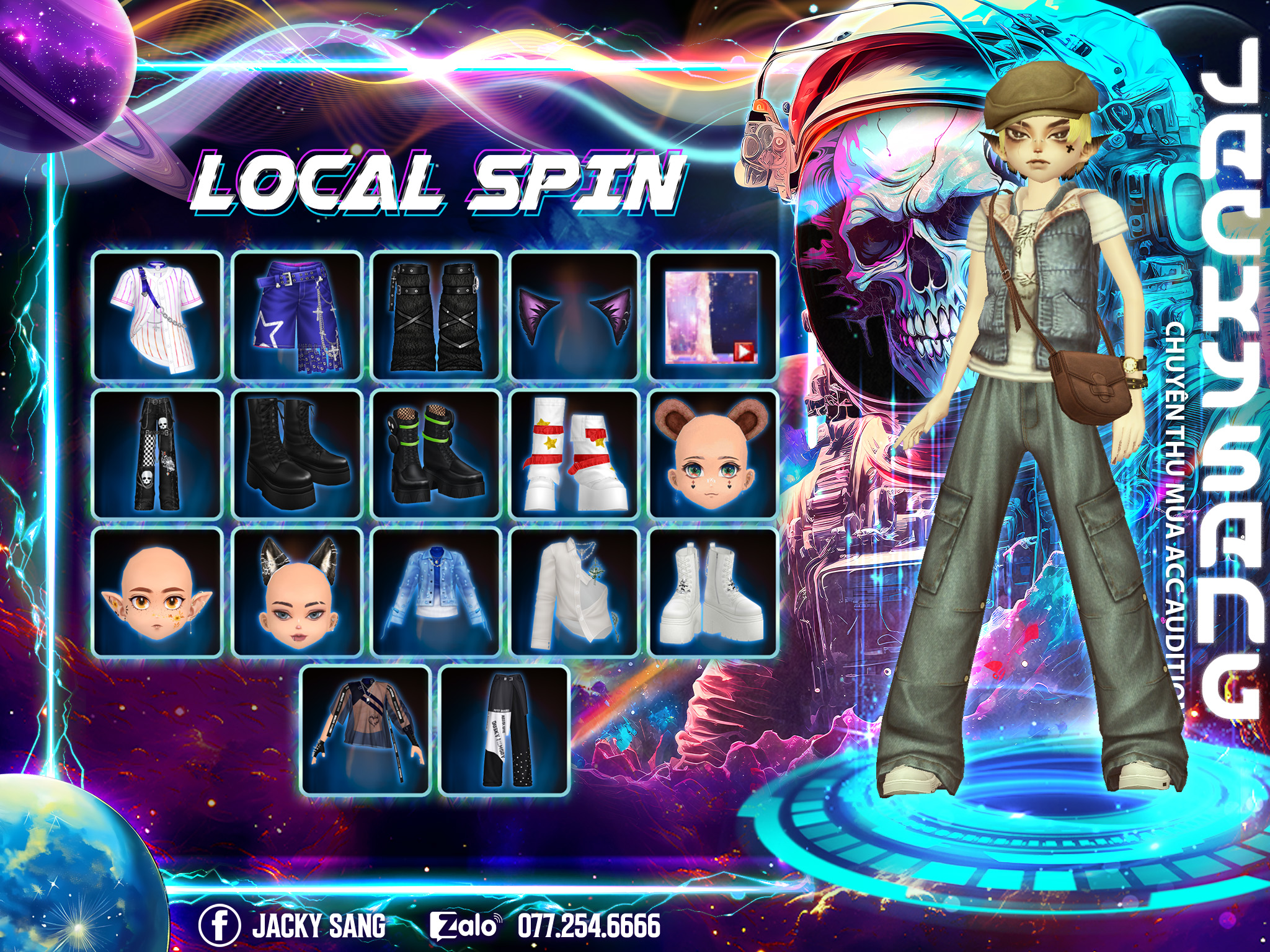
Task: Select the black skull-print pants
Action: (158, 454)
